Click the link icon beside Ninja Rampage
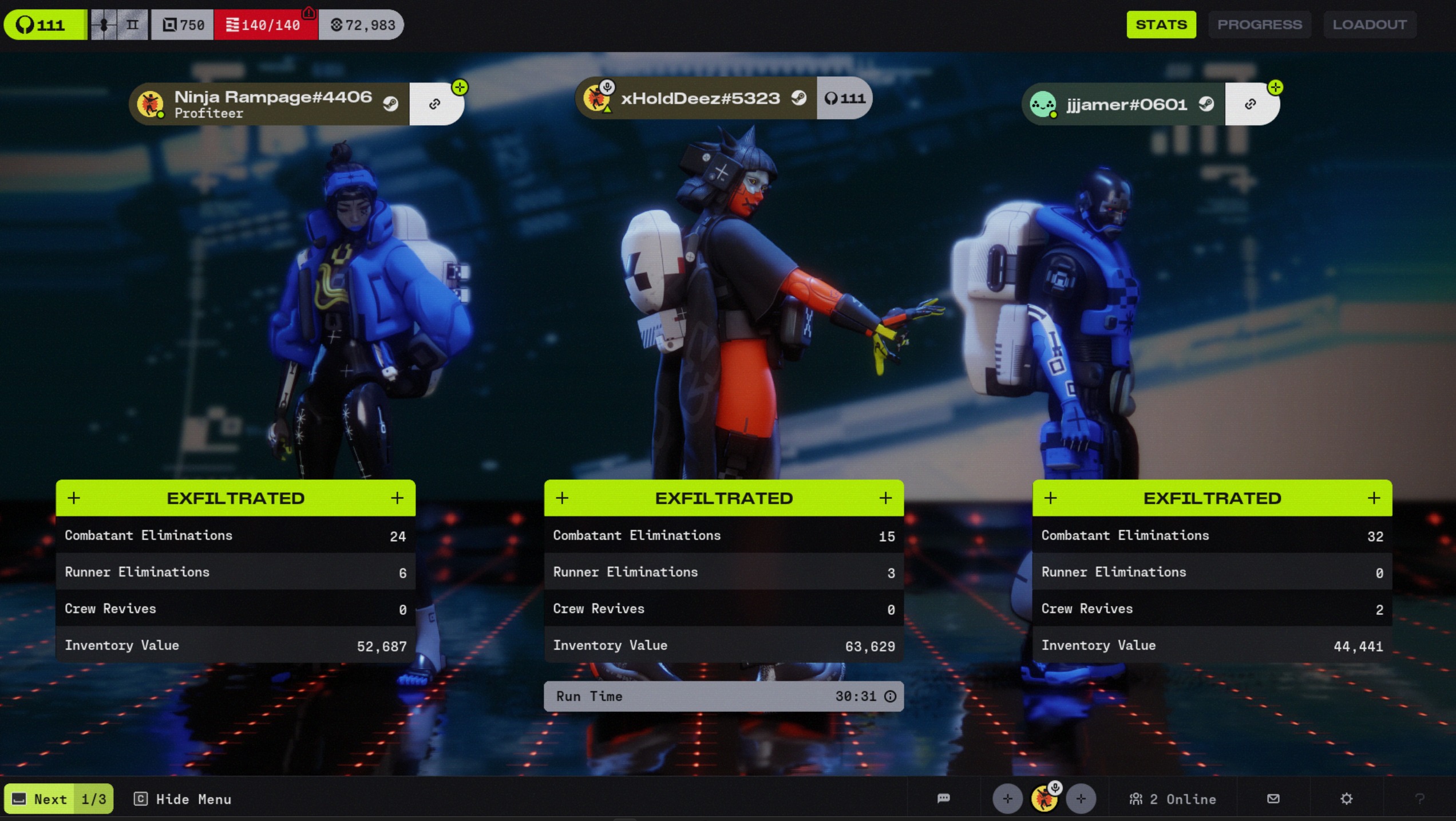This screenshot has width=1456, height=821. point(435,104)
